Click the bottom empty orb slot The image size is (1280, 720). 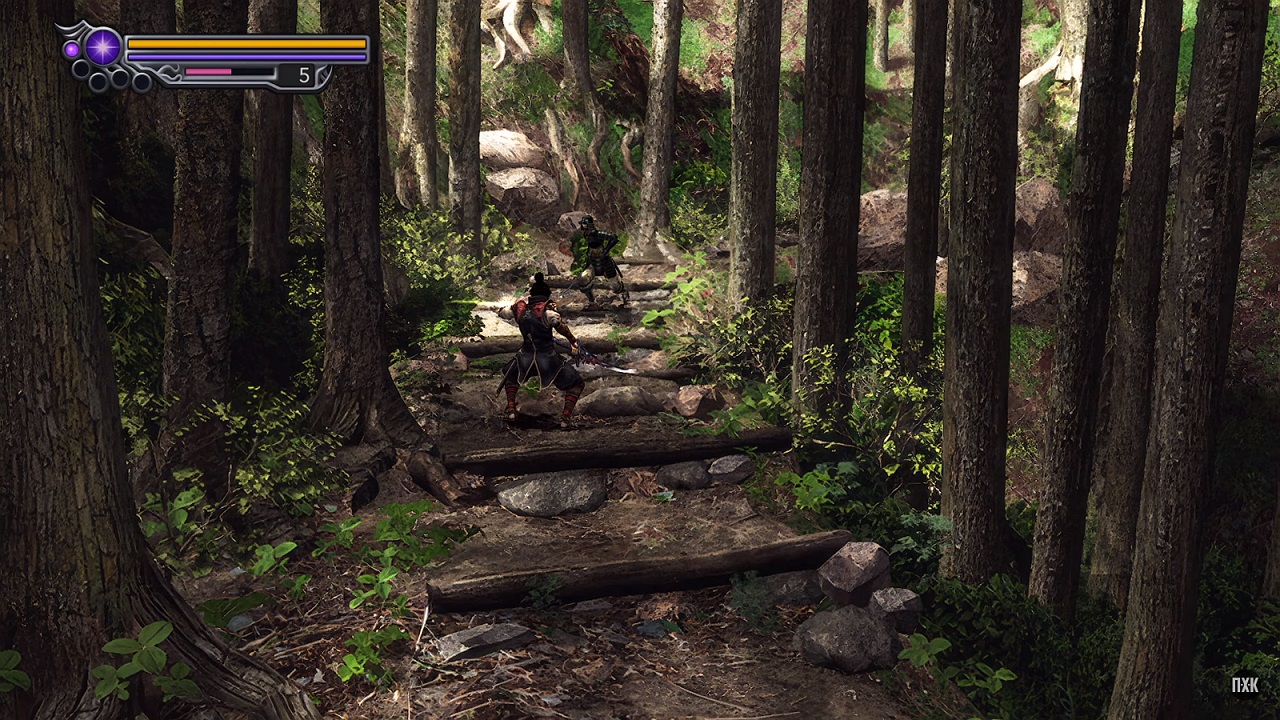tap(141, 82)
